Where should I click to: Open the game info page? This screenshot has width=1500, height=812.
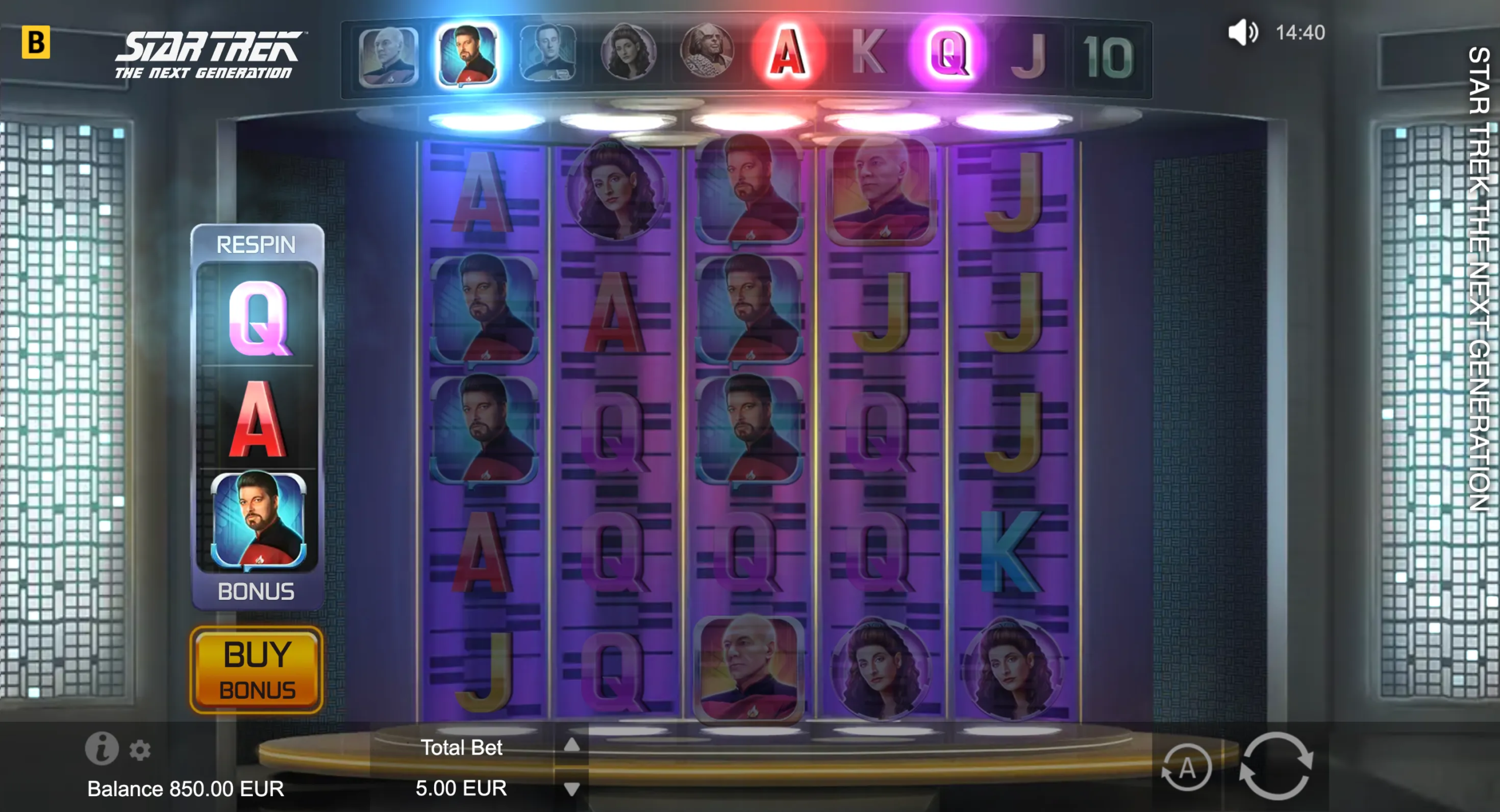coord(102,748)
